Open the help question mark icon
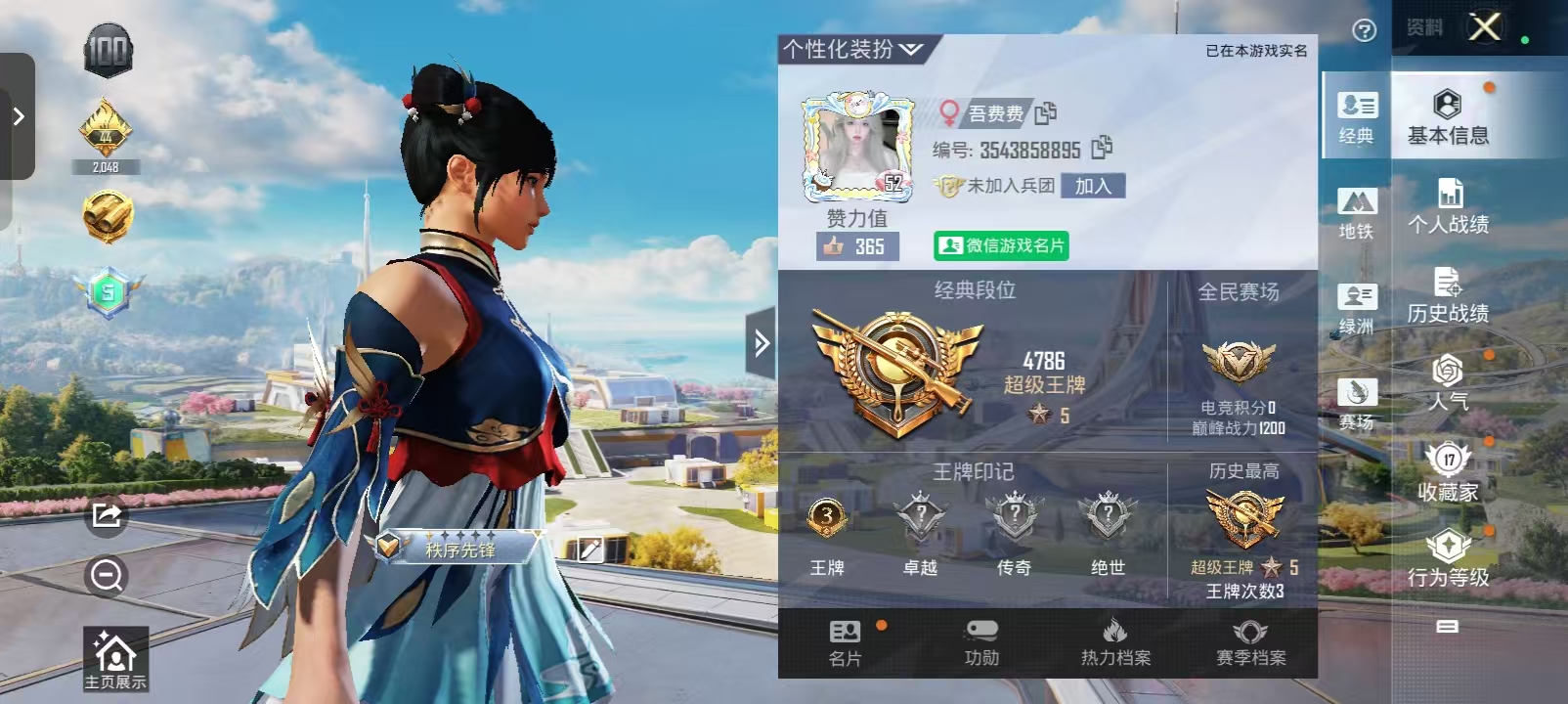This screenshot has height=704, width=1568. (x=1363, y=29)
